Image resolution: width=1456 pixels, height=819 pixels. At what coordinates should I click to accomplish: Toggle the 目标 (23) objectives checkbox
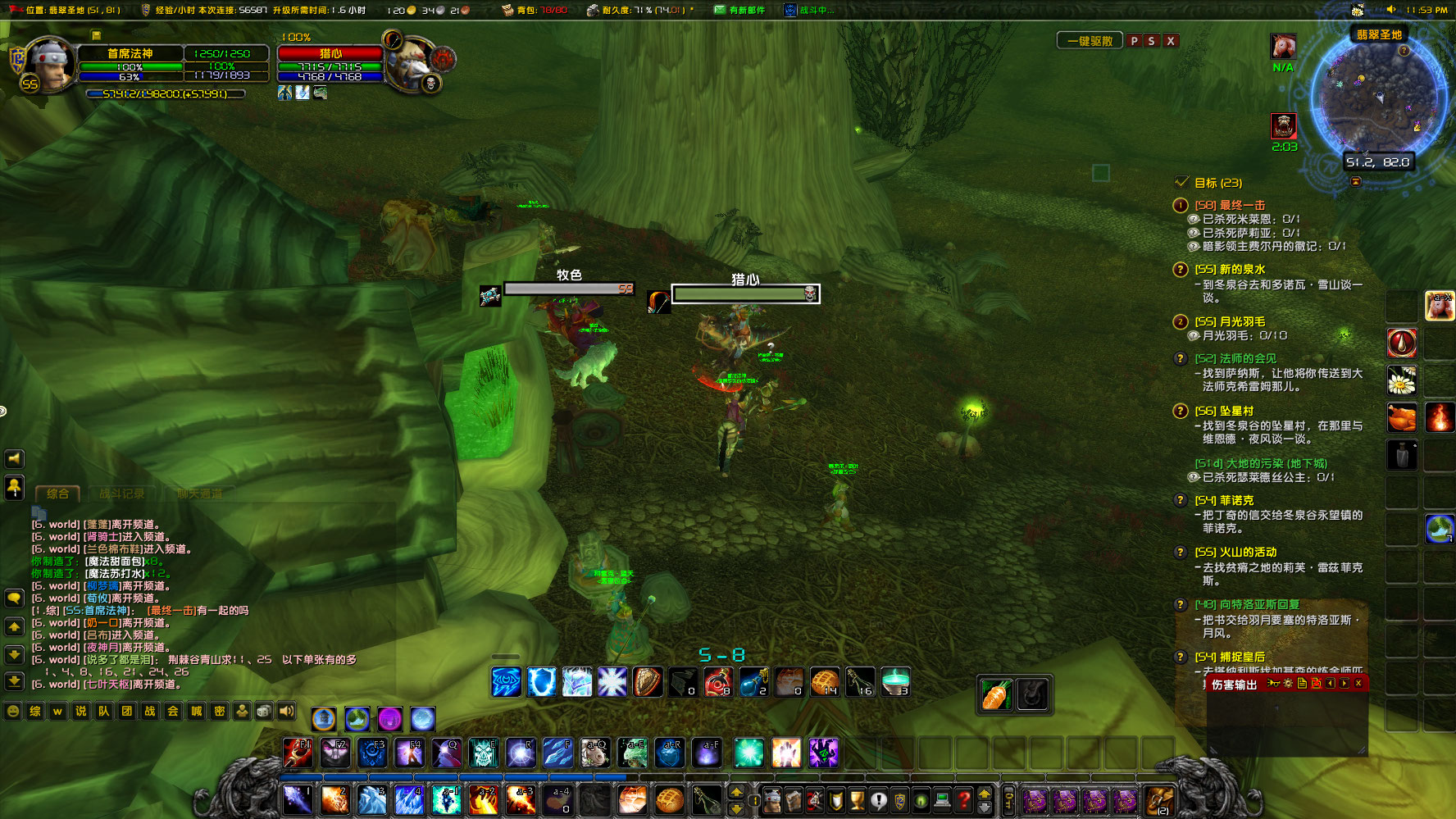click(x=1181, y=184)
